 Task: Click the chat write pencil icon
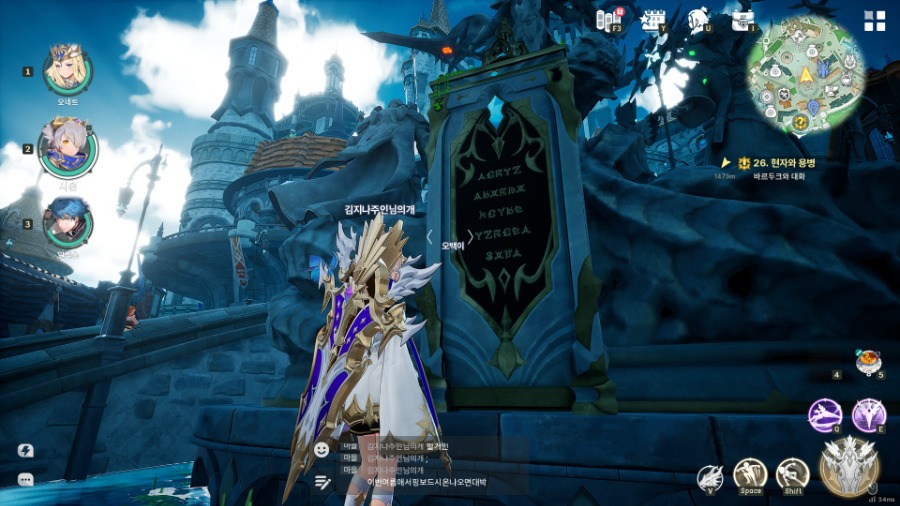[322, 482]
